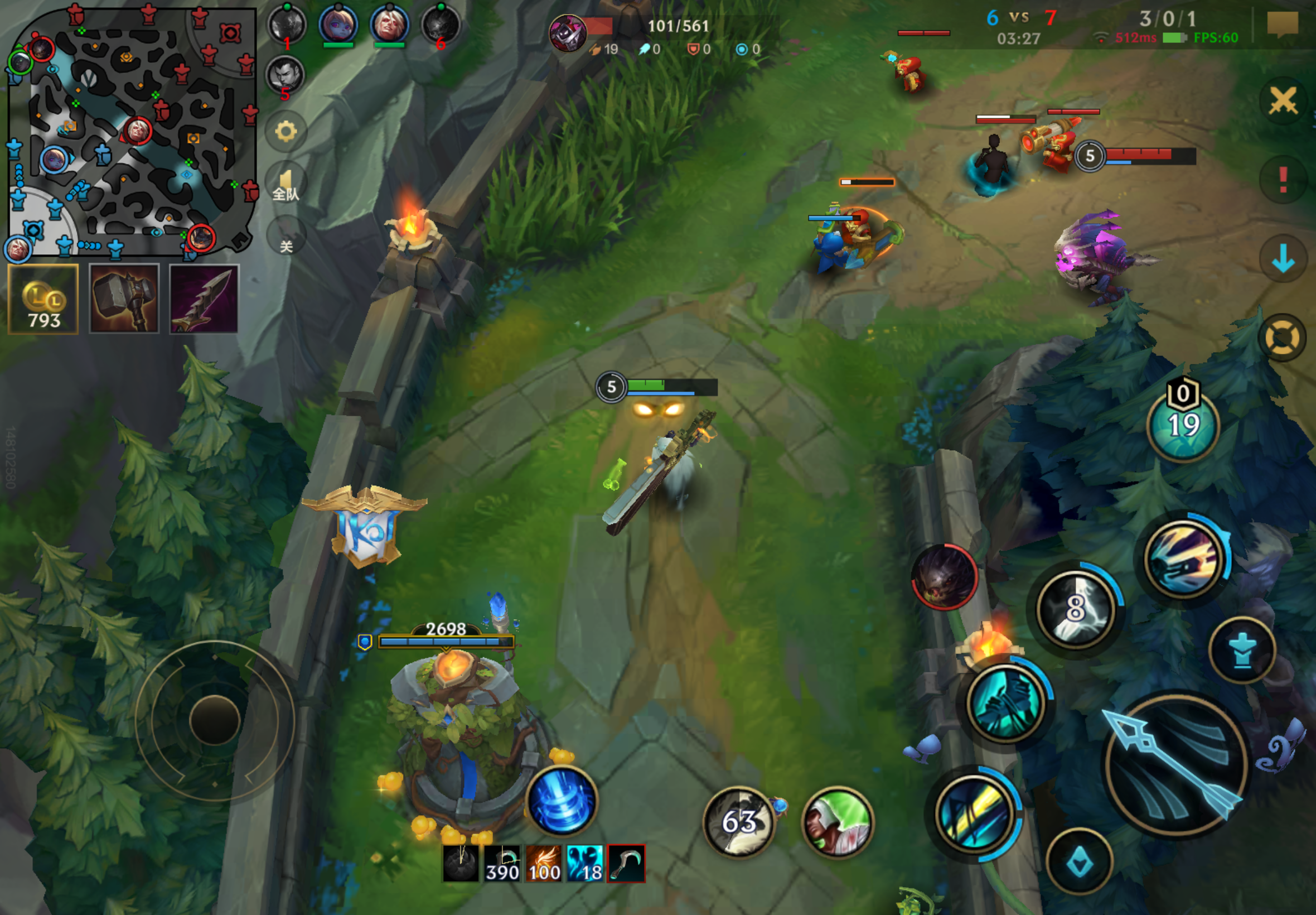This screenshot has height=915, width=1316.
Task: Open the minimap
Action: click(130, 131)
